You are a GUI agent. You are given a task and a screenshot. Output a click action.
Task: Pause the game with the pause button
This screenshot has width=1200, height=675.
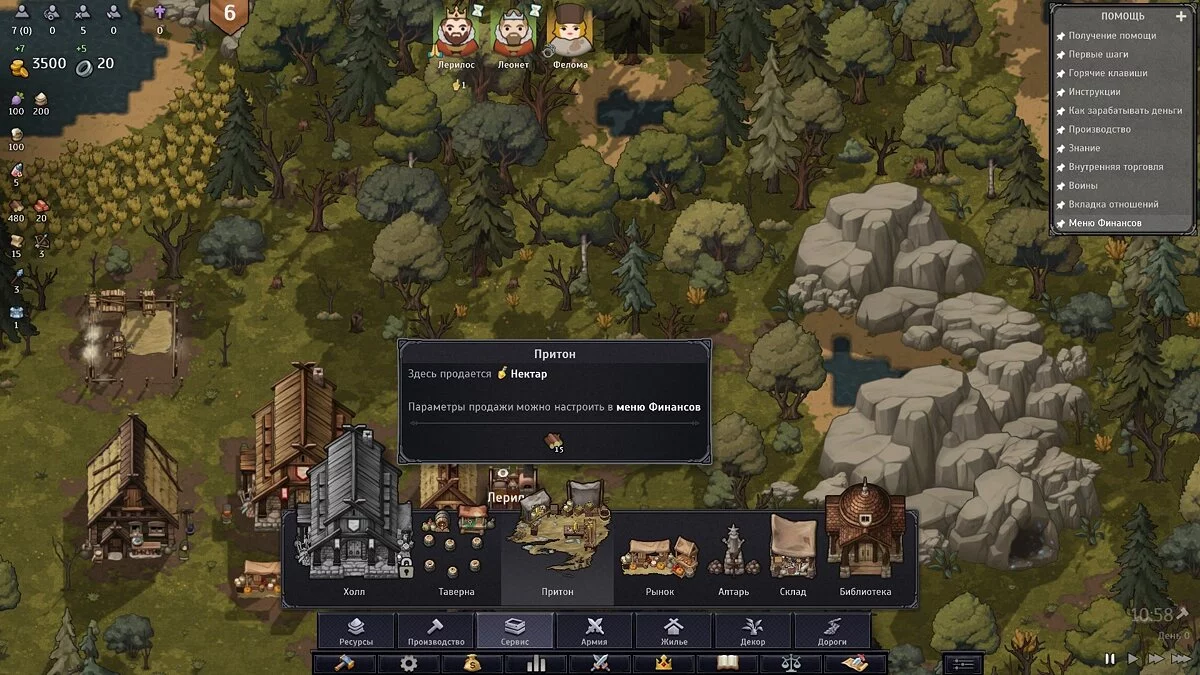coord(1109,659)
